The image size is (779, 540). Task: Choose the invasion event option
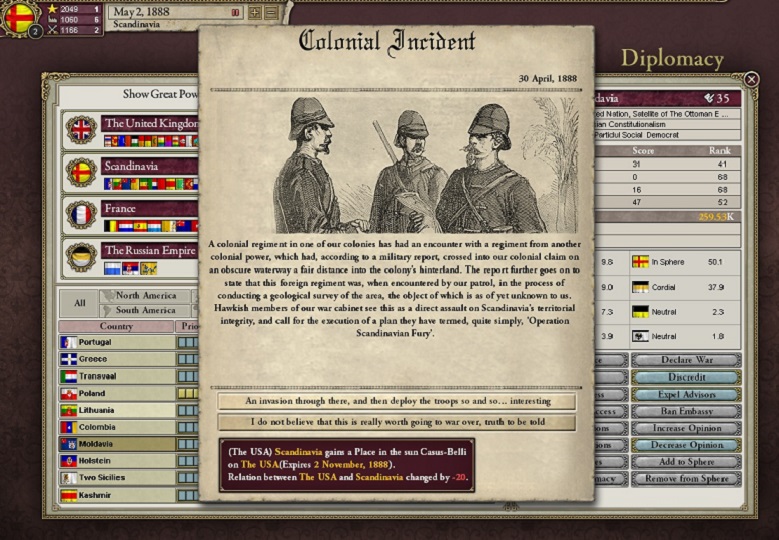pyautogui.click(x=396, y=401)
